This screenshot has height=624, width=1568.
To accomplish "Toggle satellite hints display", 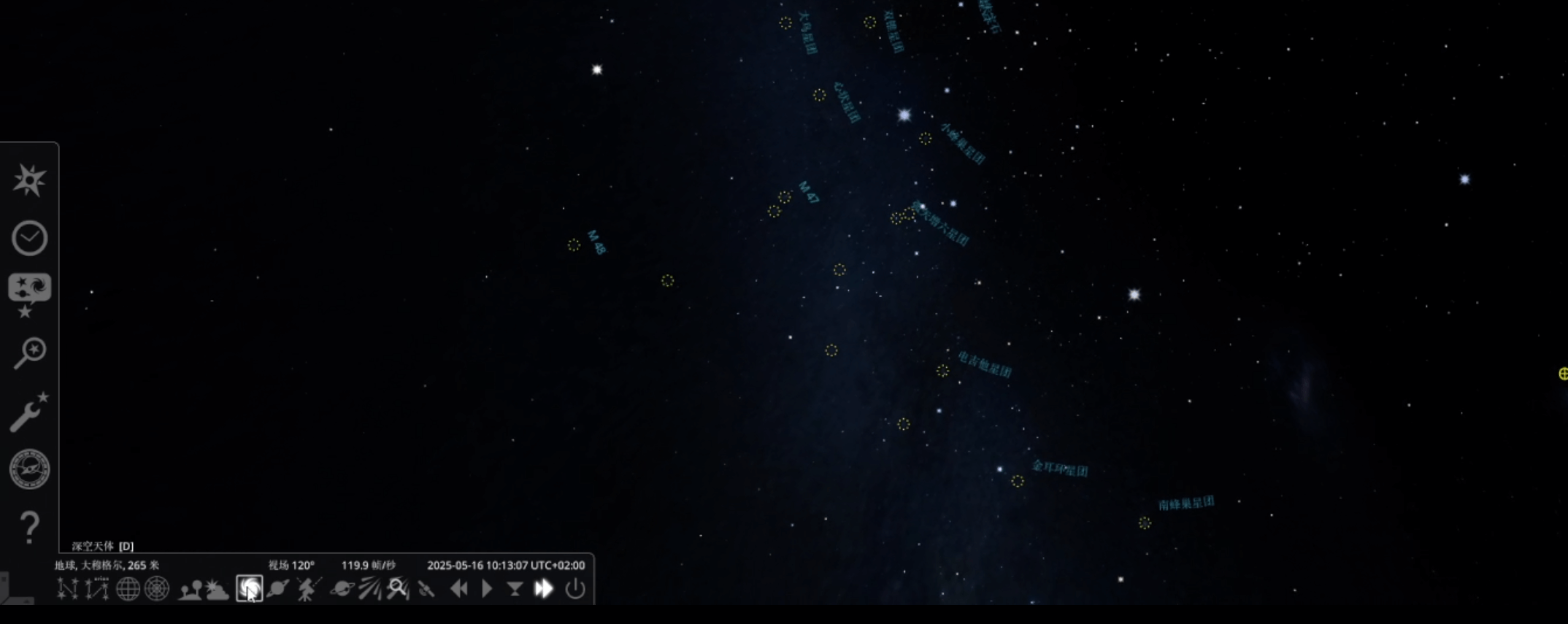I will [x=426, y=588].
